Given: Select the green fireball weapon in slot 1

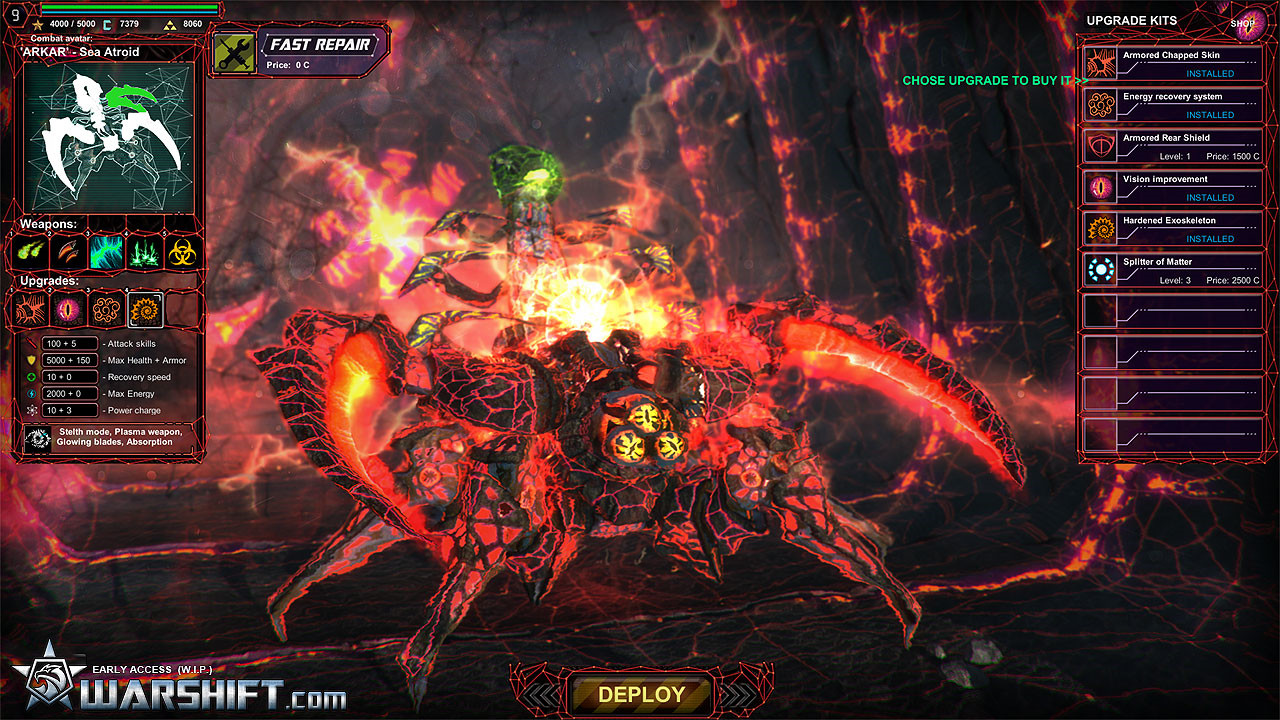Looking at the screenshot, I should click(32, 252).
